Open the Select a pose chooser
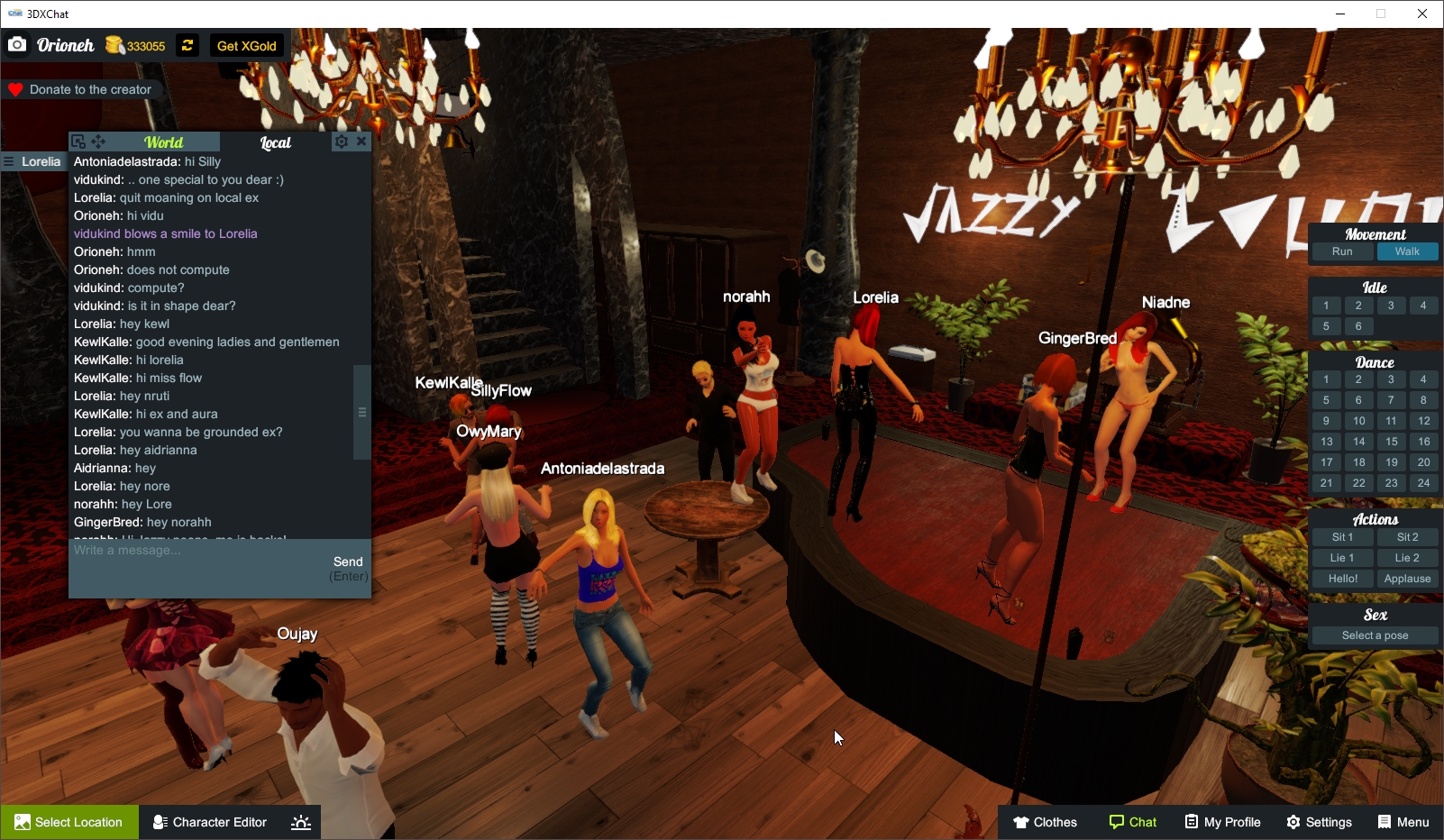Image resolution: width=1444 pixels, height=840 pixels. coord(1374,635)
